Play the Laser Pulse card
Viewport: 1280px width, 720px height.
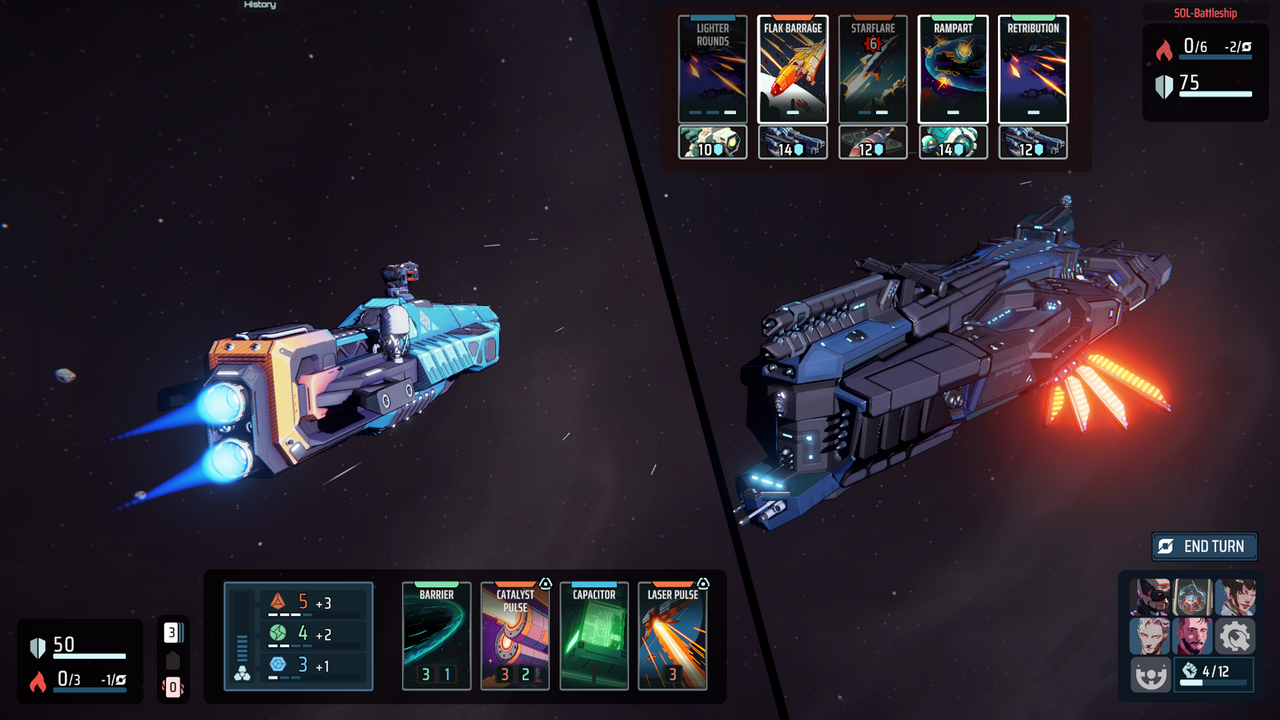coord(672,636)
